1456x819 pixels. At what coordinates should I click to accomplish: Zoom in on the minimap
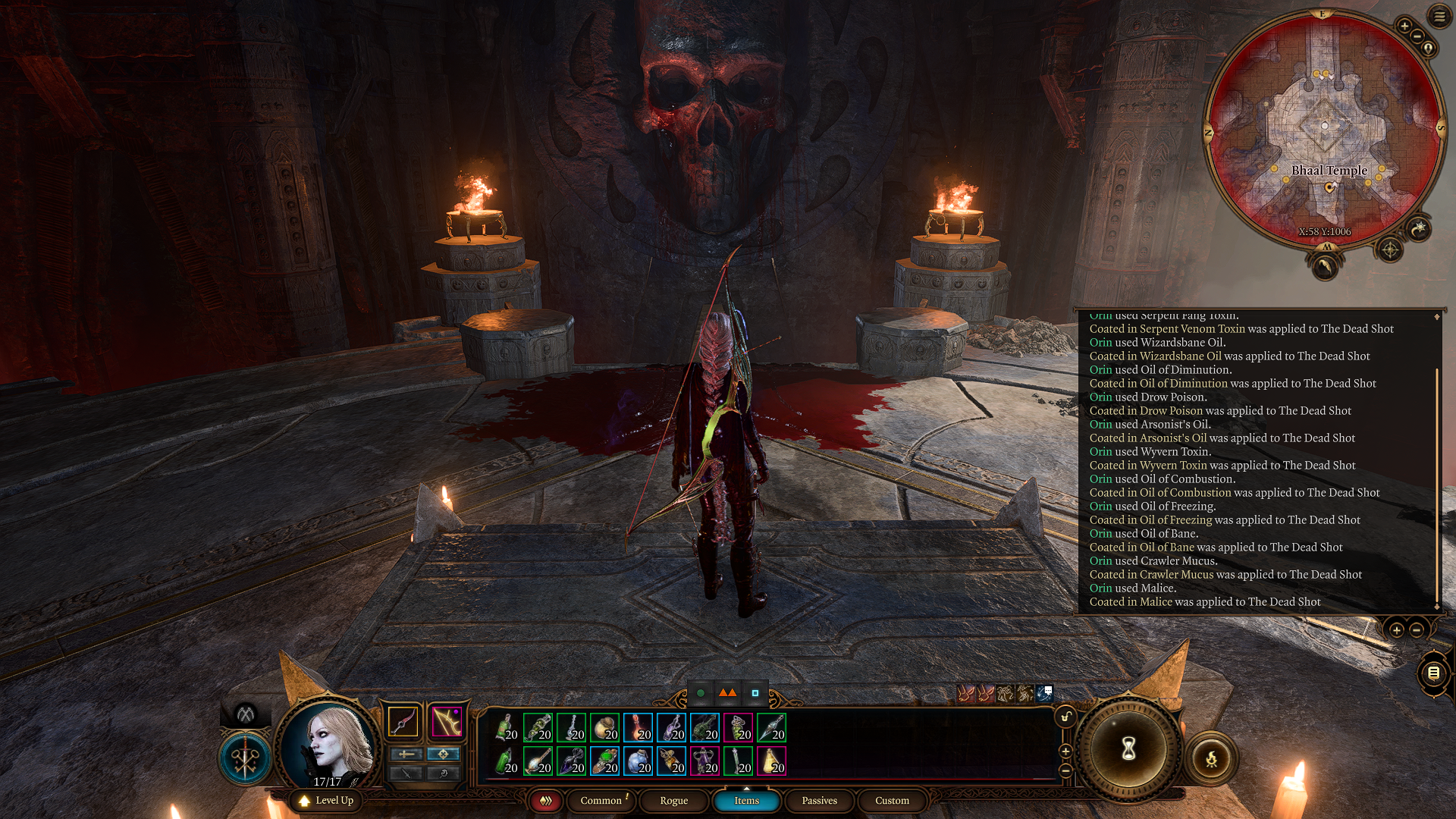(x=1404, y=26)
